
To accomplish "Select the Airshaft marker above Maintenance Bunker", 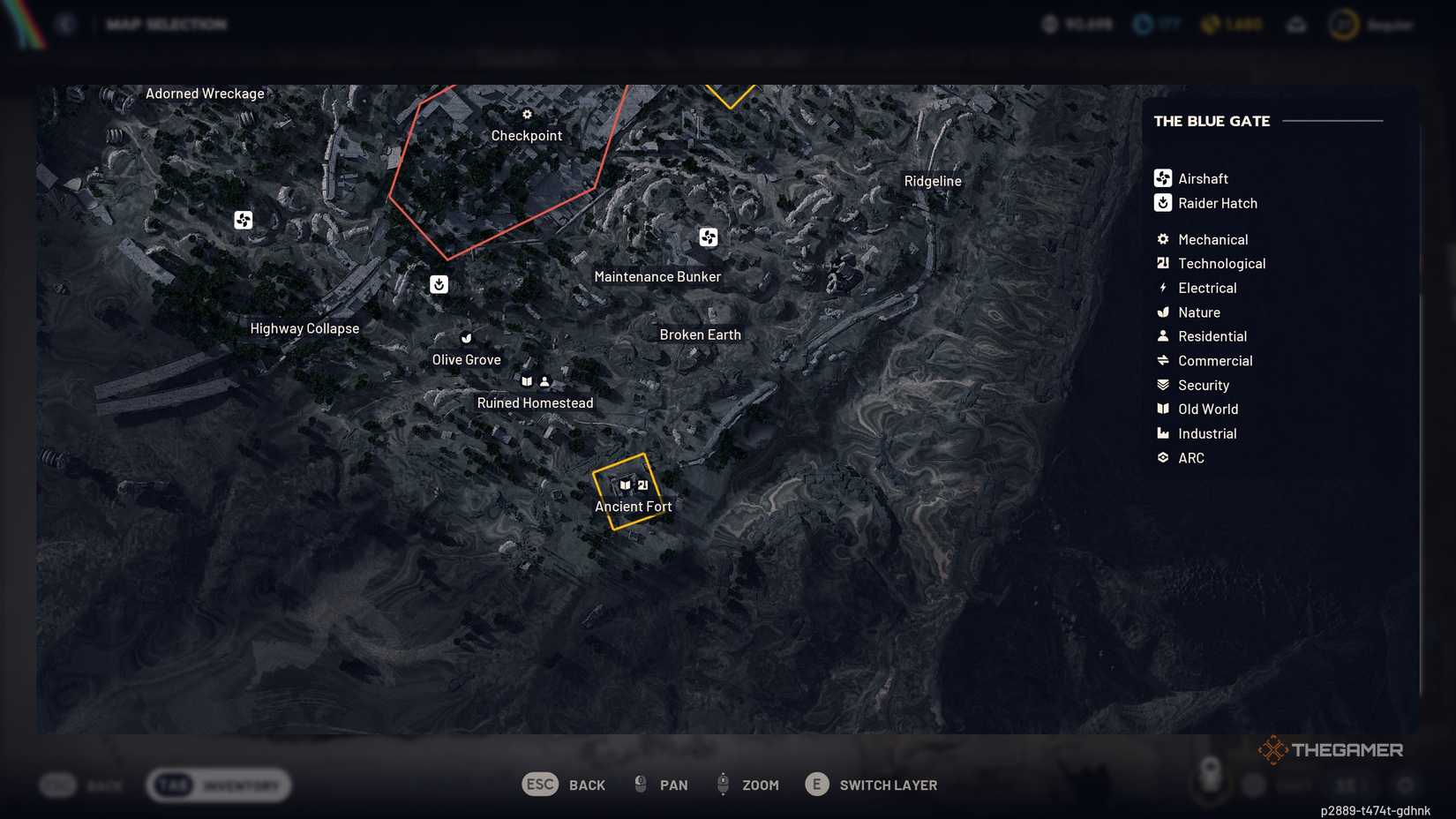I will (x=709, y=237).
